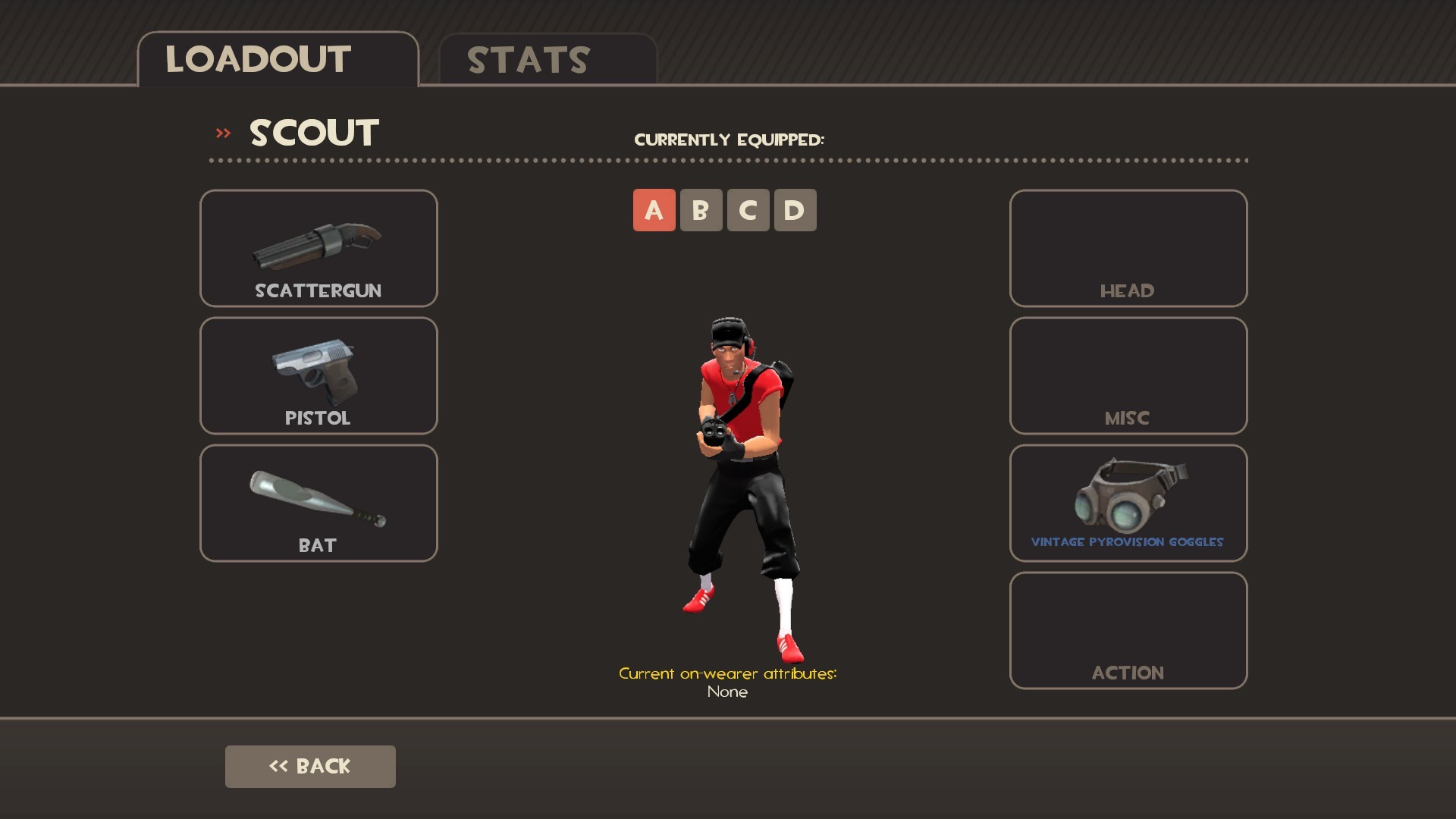Click the empty HEAD equipment slot
The image size is (1456, 819).
(x=1128, y=248)
